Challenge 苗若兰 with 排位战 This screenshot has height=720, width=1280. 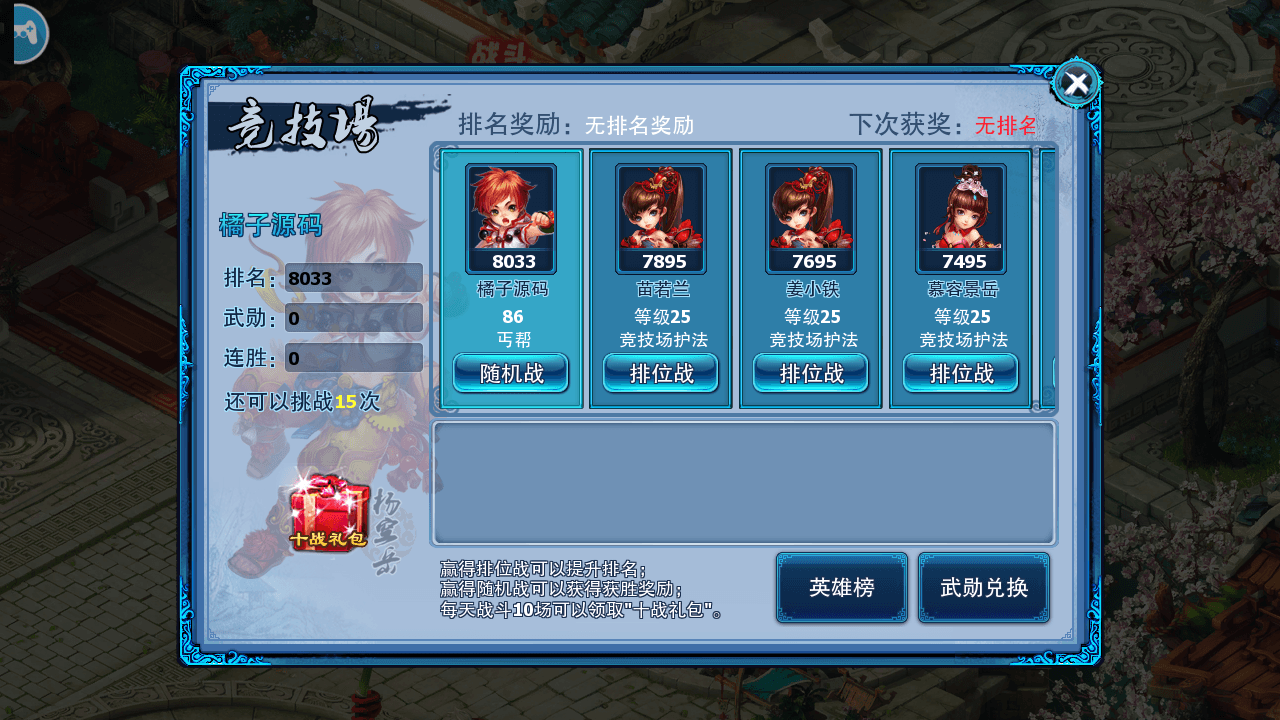(x=660, y=373)
